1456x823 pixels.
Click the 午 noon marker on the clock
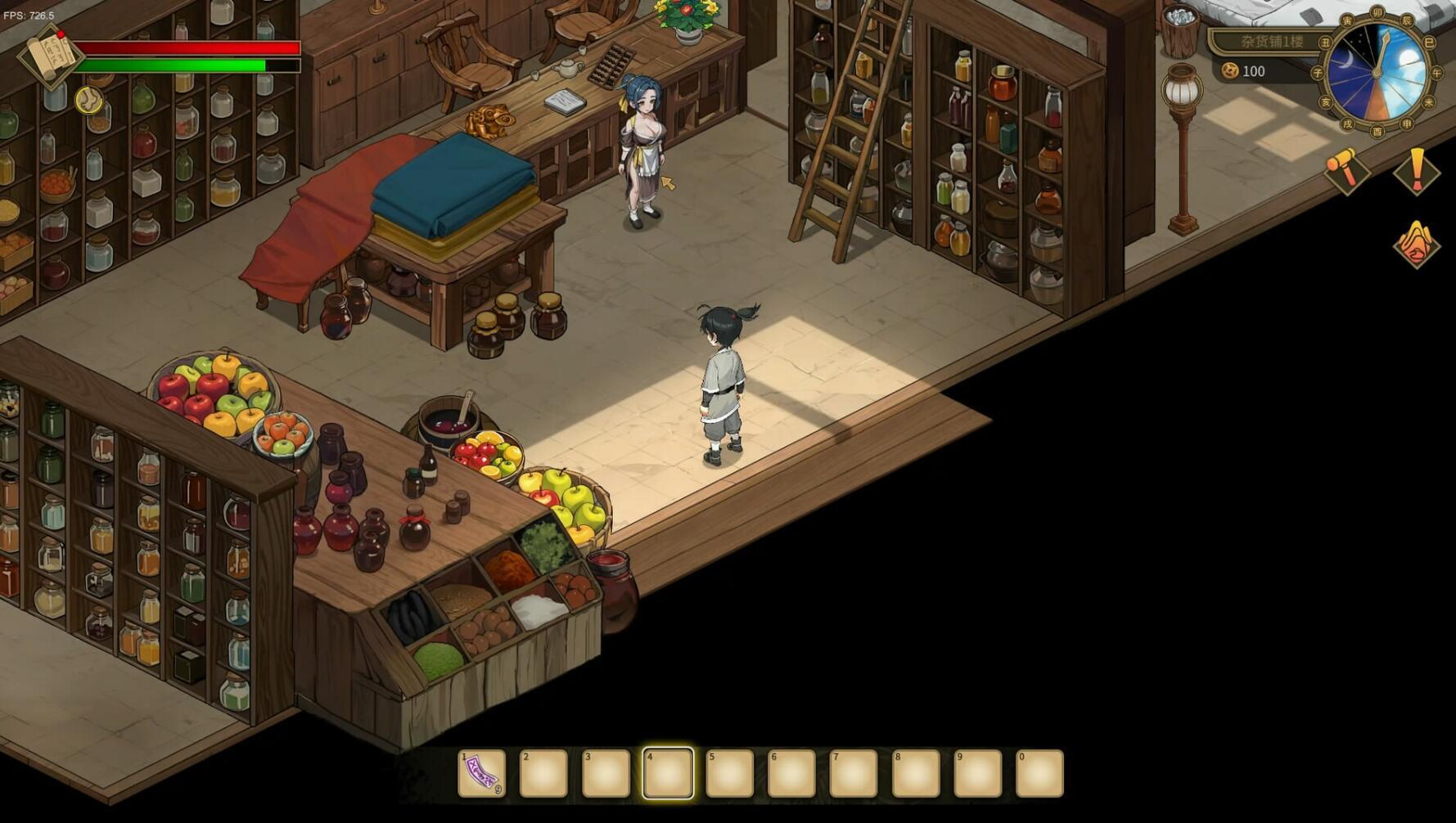tap(1436, 72)
